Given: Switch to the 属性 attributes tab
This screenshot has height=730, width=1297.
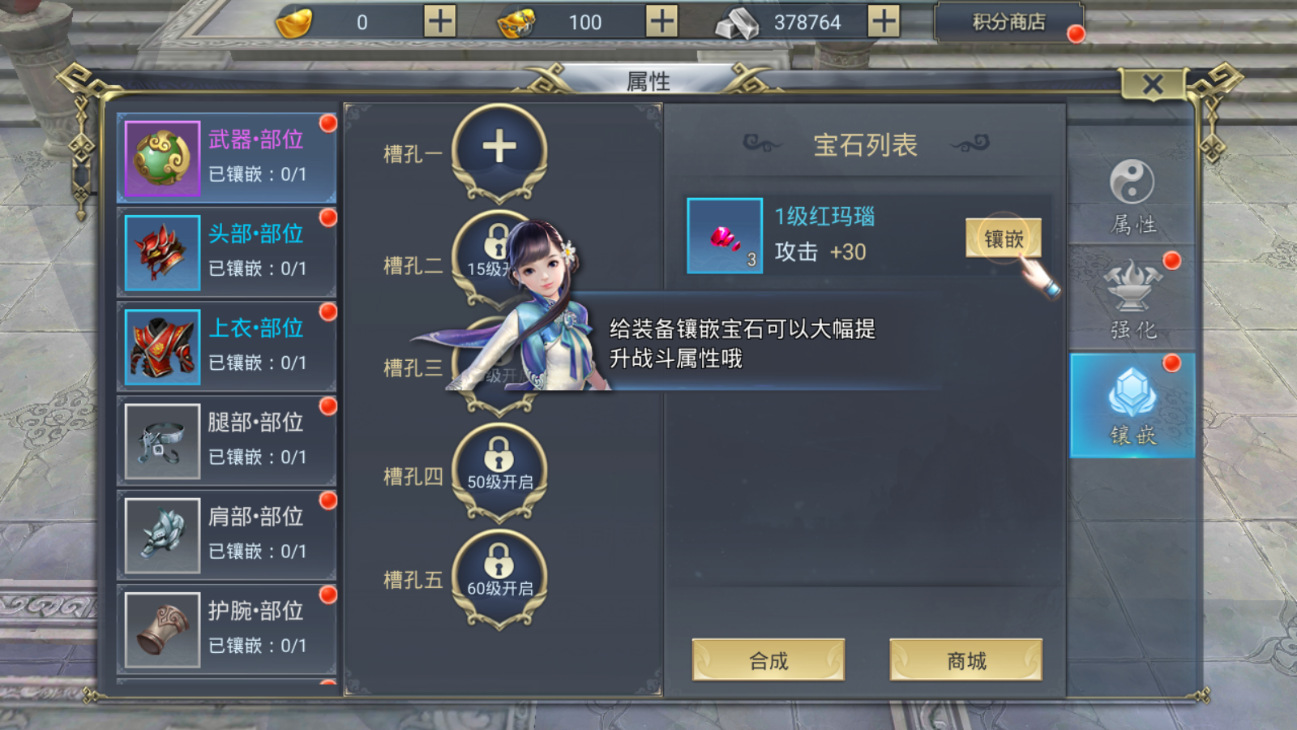Looking at the screenshot, I should click(x=1131, y=196).
